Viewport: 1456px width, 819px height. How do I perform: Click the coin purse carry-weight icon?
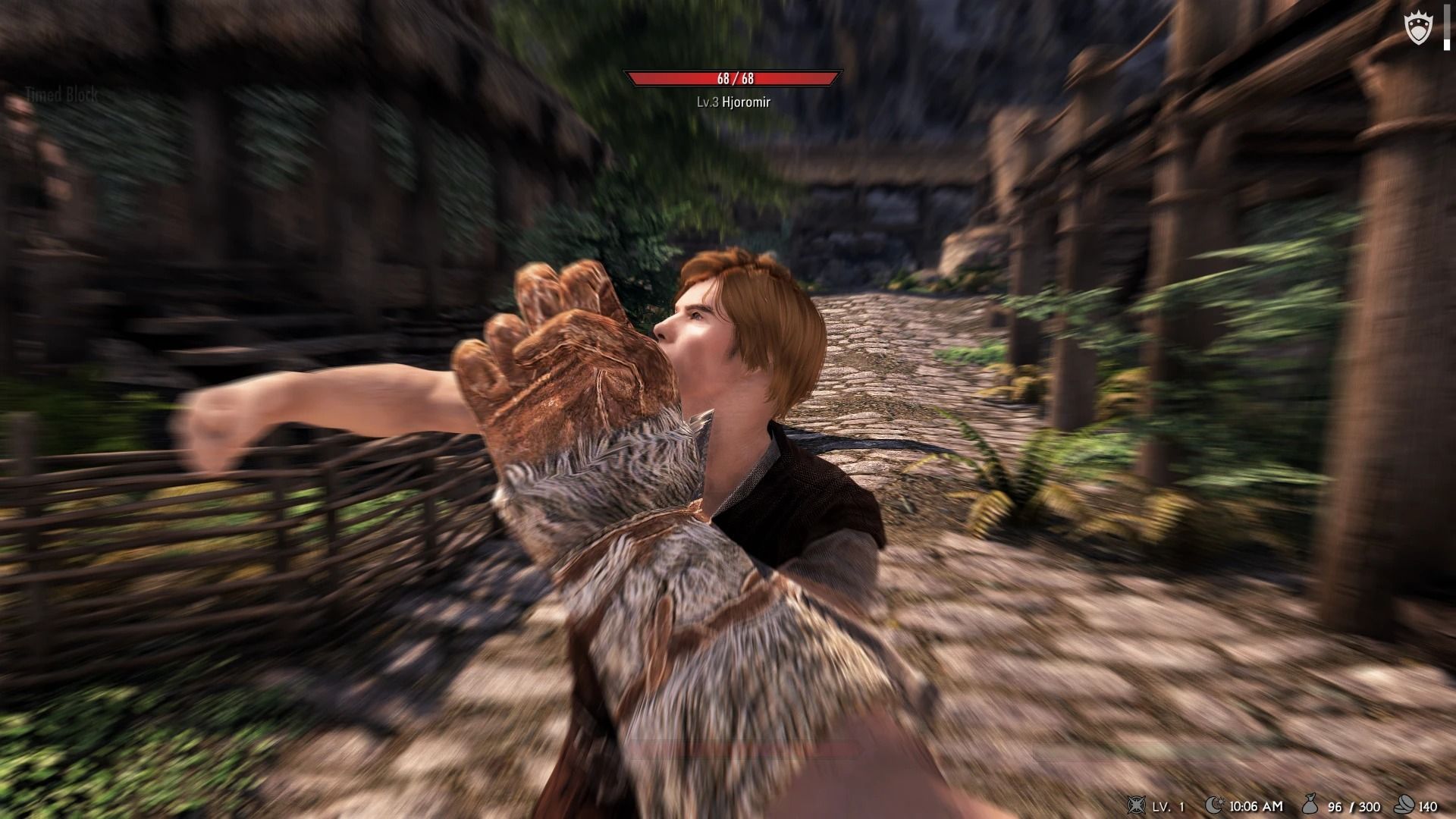point(1310,804)
